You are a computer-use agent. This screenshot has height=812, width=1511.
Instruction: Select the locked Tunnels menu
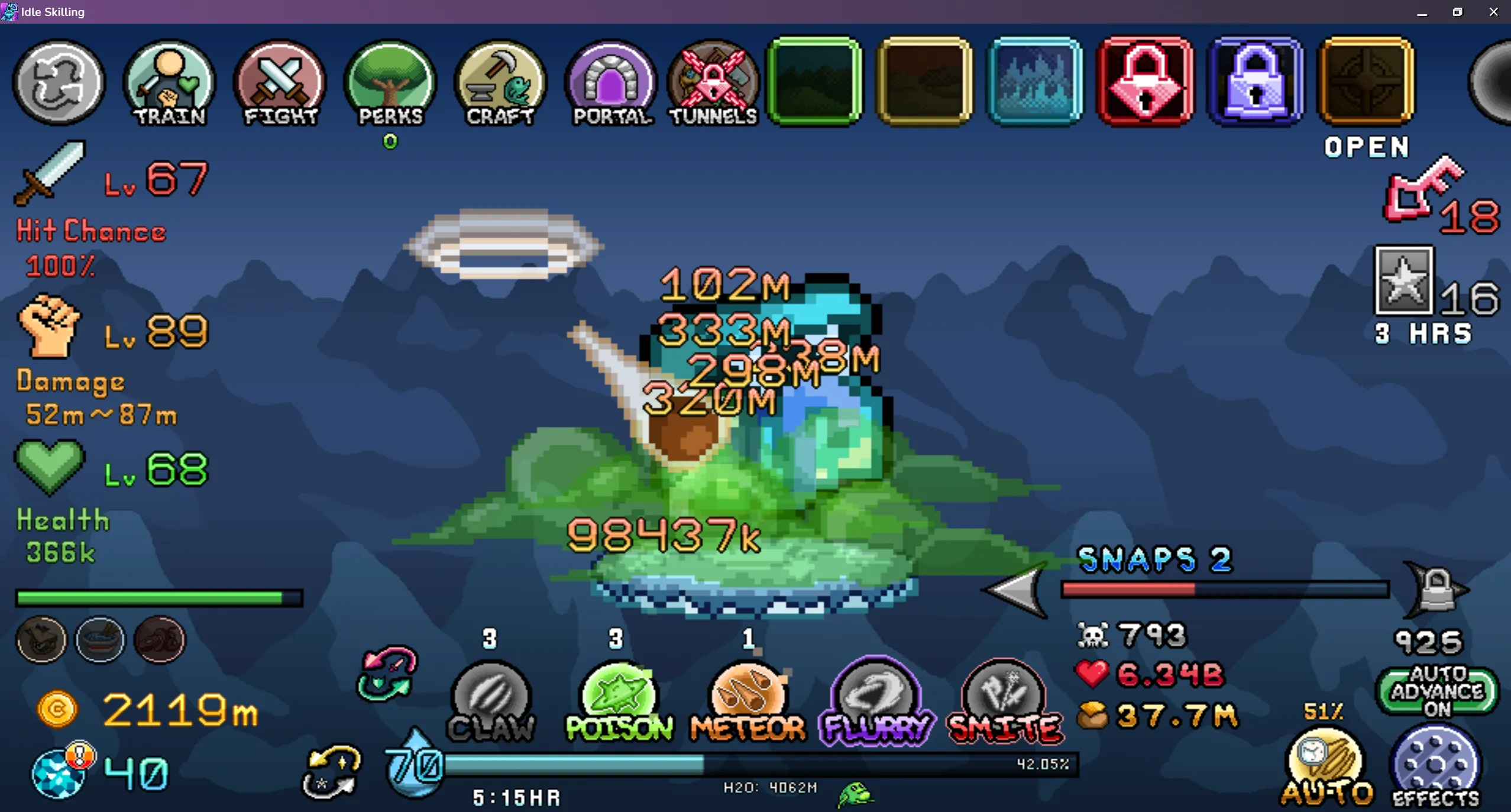713,83
